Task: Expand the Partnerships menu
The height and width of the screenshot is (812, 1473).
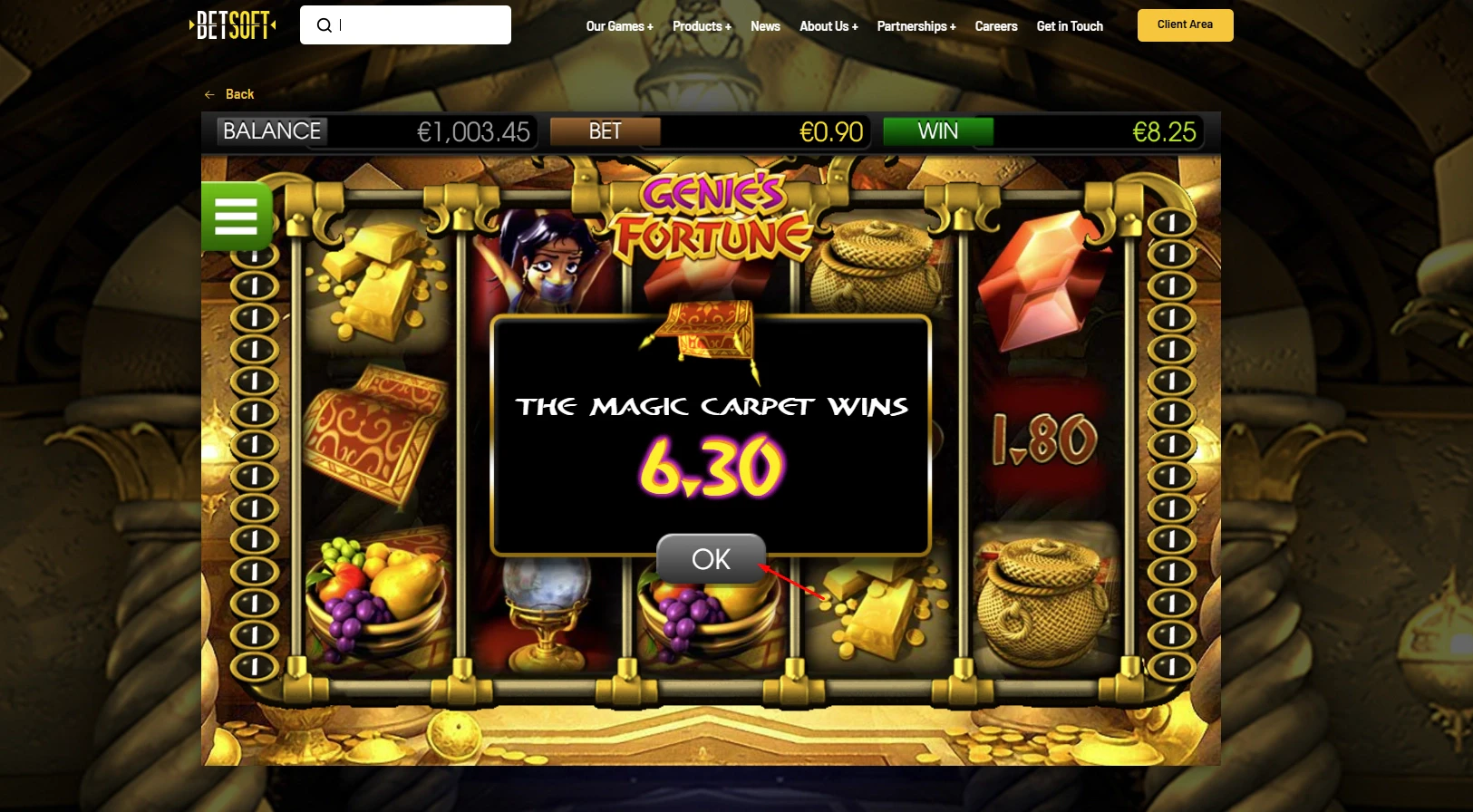Action: 916,26
